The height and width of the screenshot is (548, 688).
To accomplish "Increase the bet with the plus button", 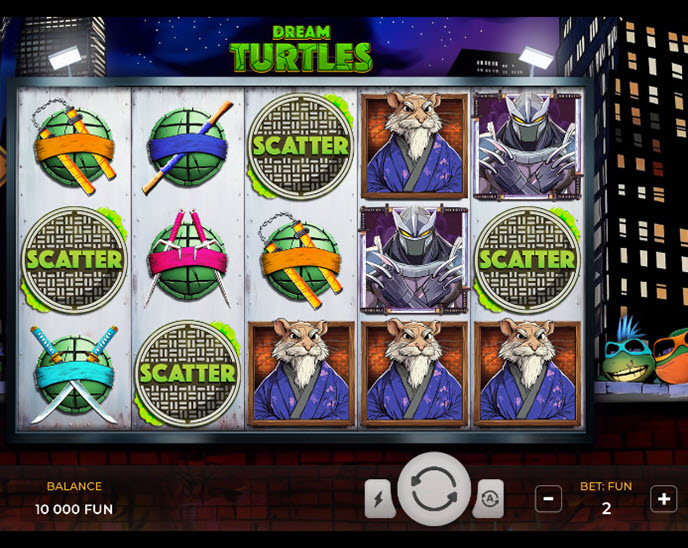I will [664, 498].
